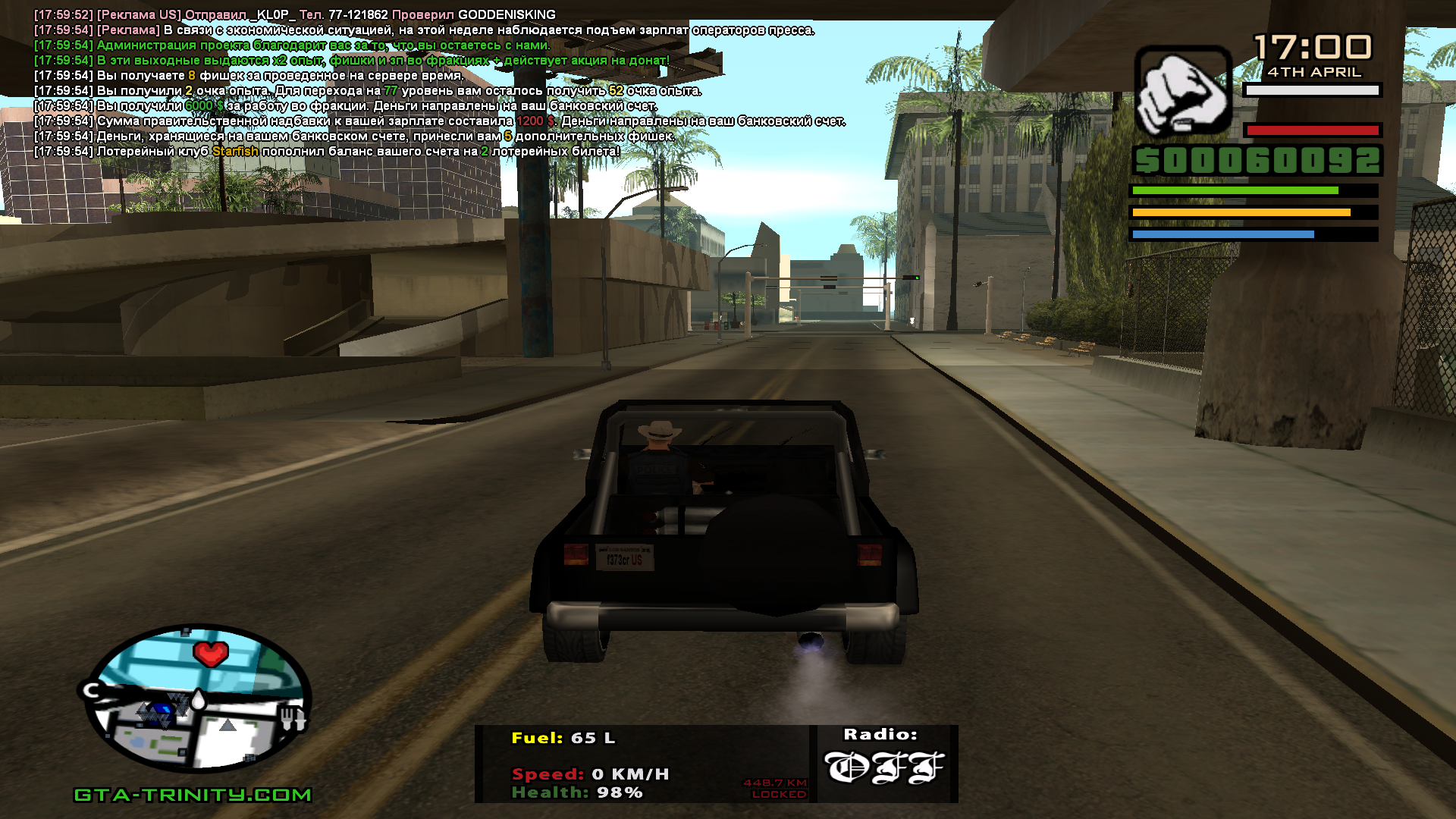
Task: Select the white C marker on the radar edge
Action: (92, 691)
